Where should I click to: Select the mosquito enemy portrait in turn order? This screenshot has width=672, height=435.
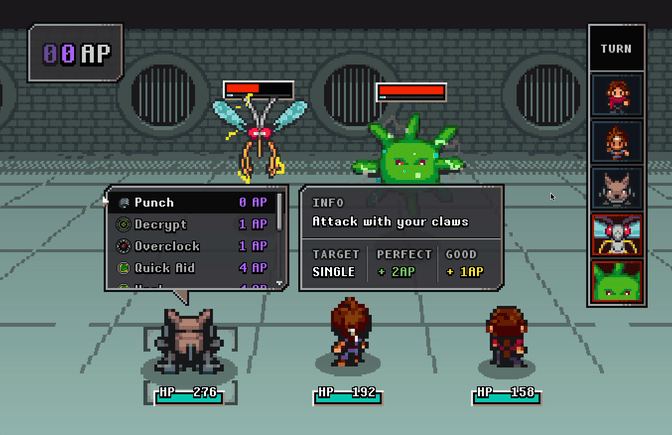[x=616, y=235]
